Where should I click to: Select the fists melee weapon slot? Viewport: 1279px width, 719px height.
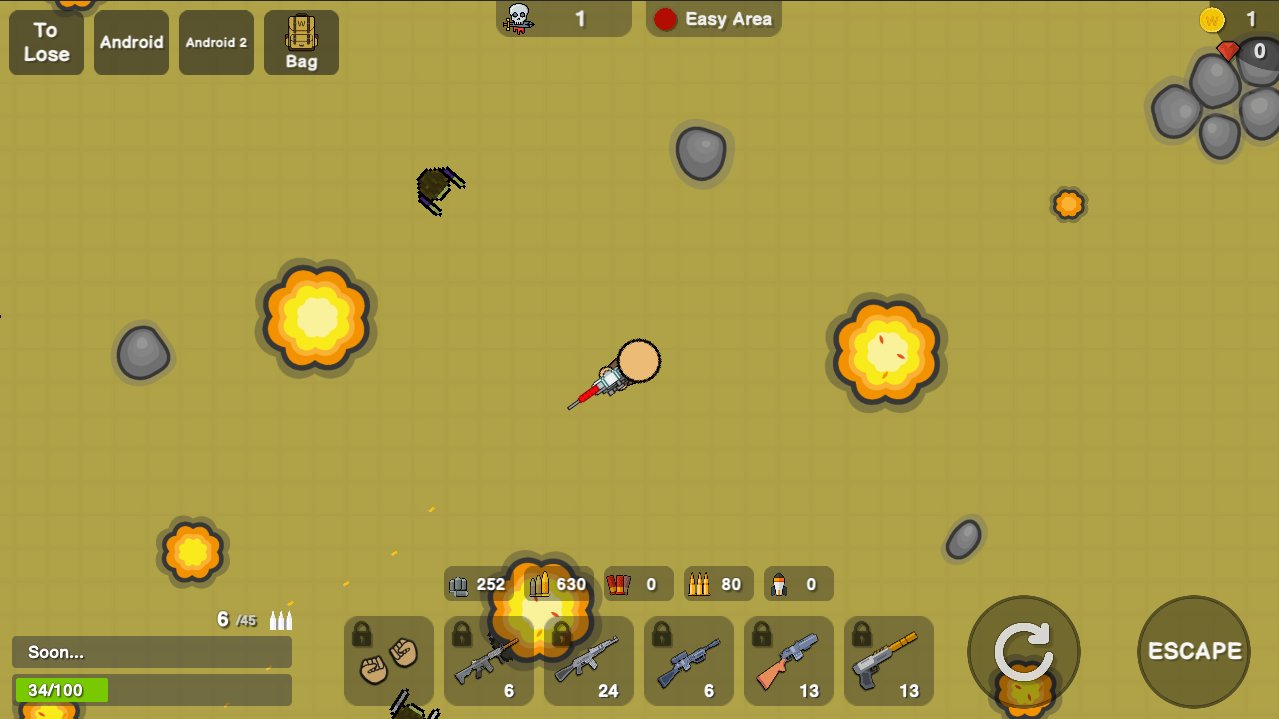coord(389,661)
